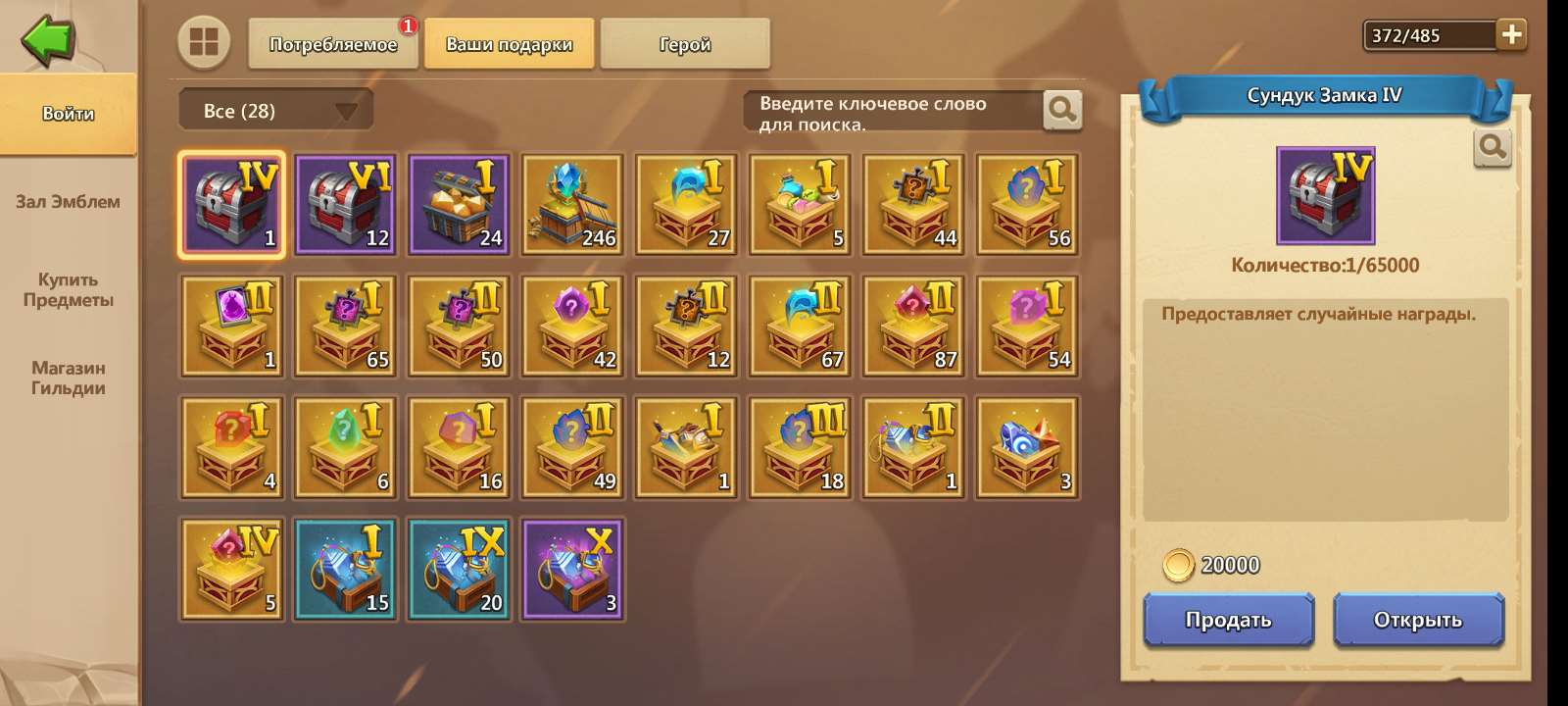Open the grid view icon near tabs
The image size is (1568, 706).
(x=203, y=43)
